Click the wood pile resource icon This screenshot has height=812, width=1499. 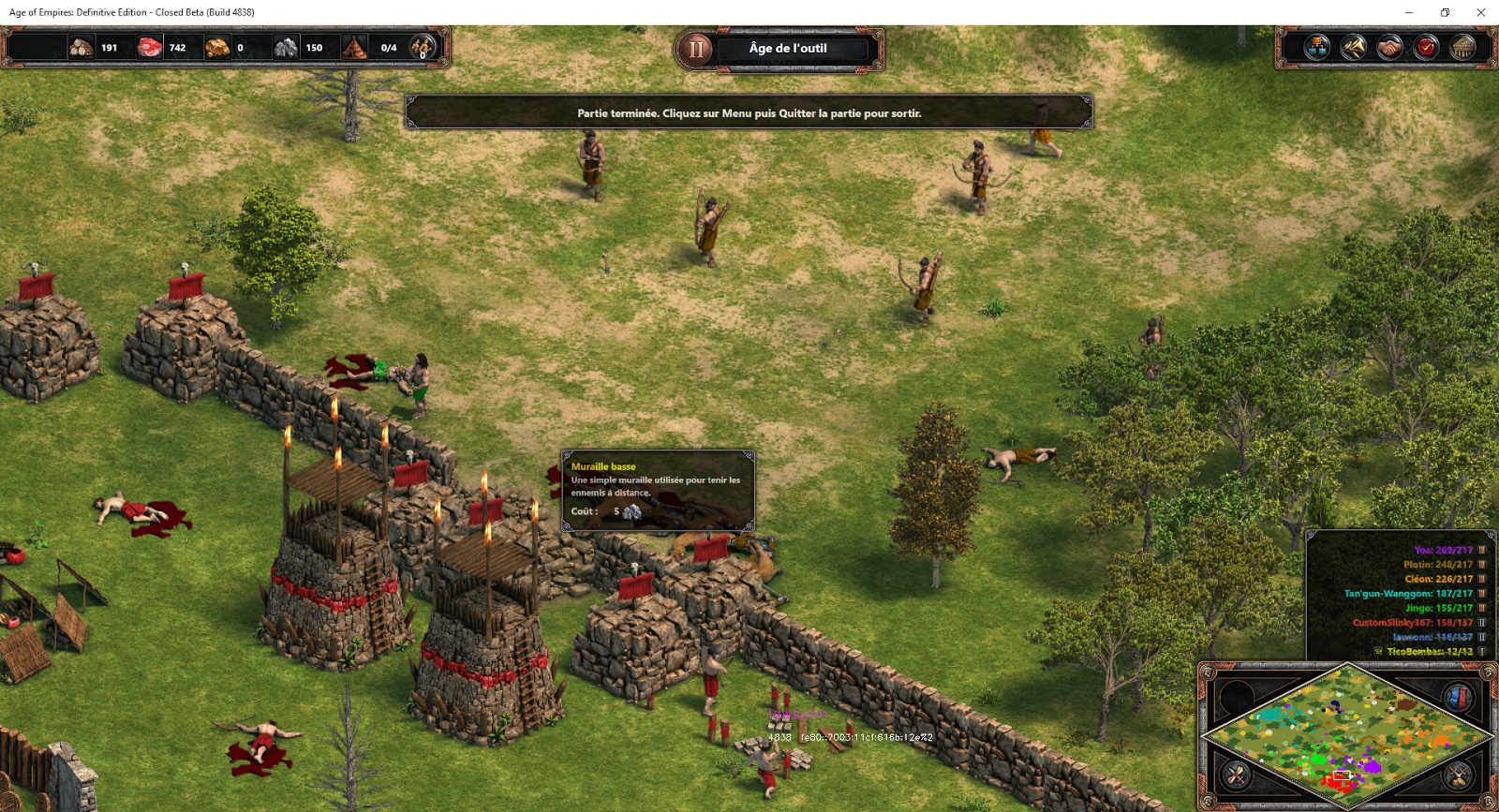(82, 47)
